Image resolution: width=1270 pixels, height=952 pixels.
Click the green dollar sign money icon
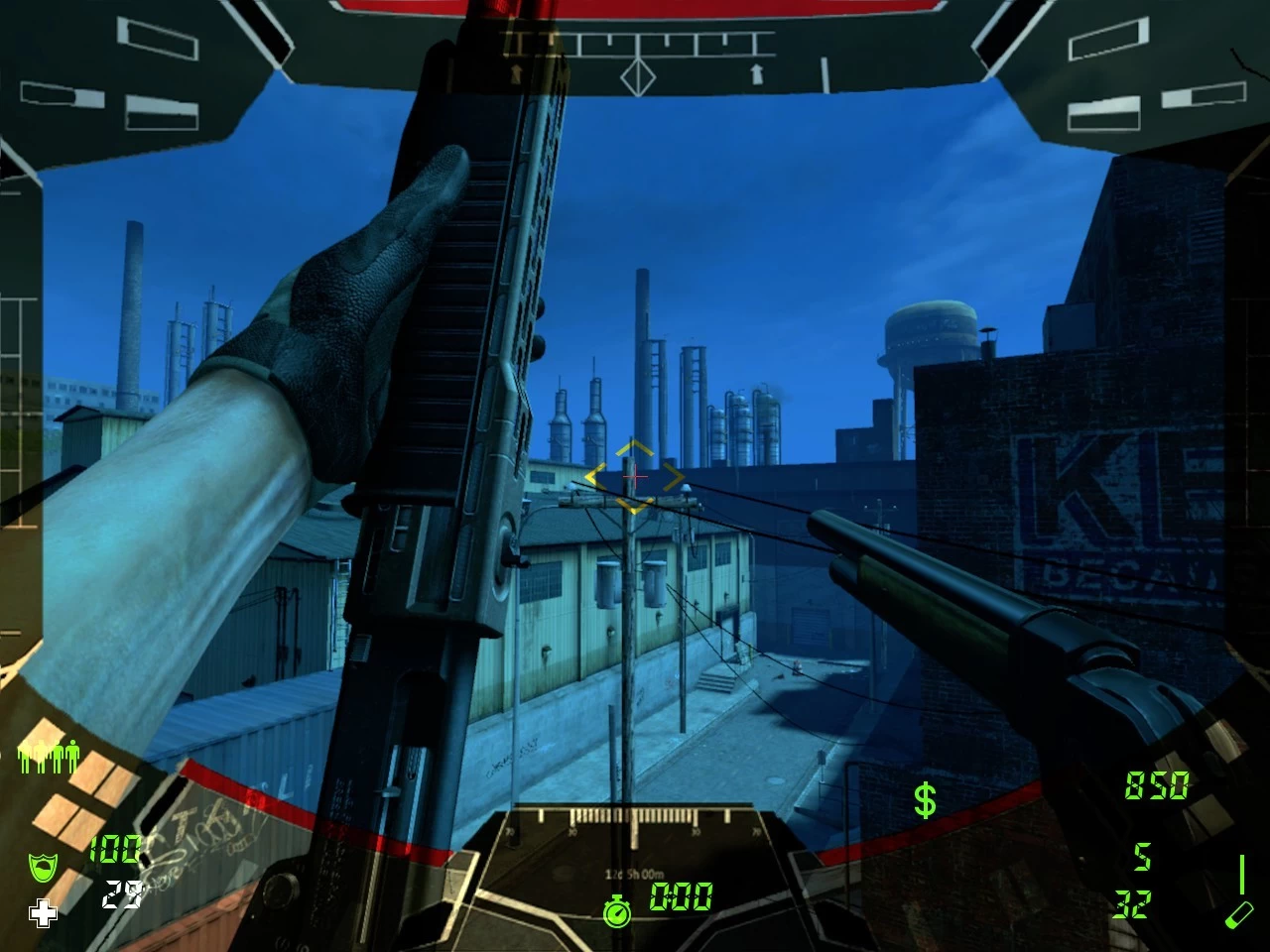pos(925,799)
